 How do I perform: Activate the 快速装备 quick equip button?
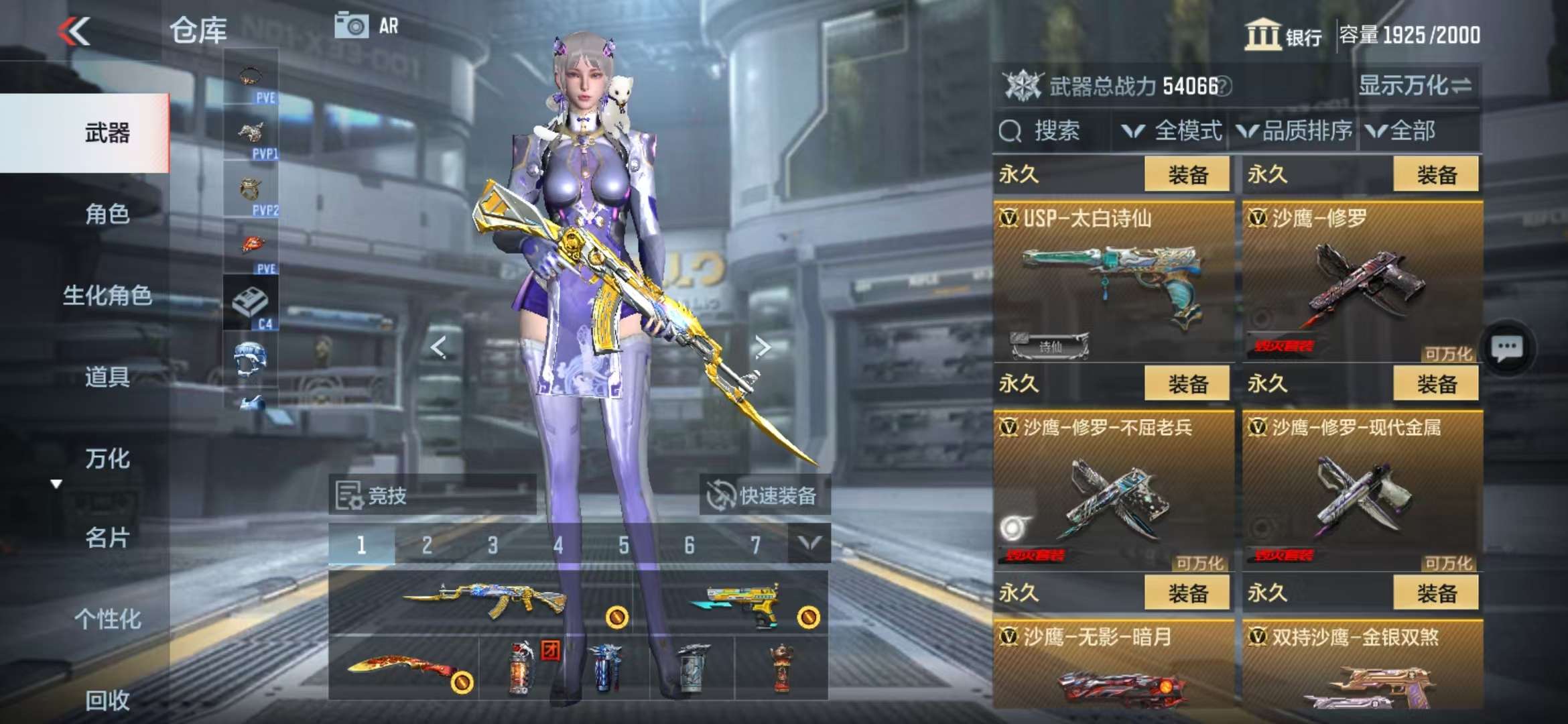[764, 496]
